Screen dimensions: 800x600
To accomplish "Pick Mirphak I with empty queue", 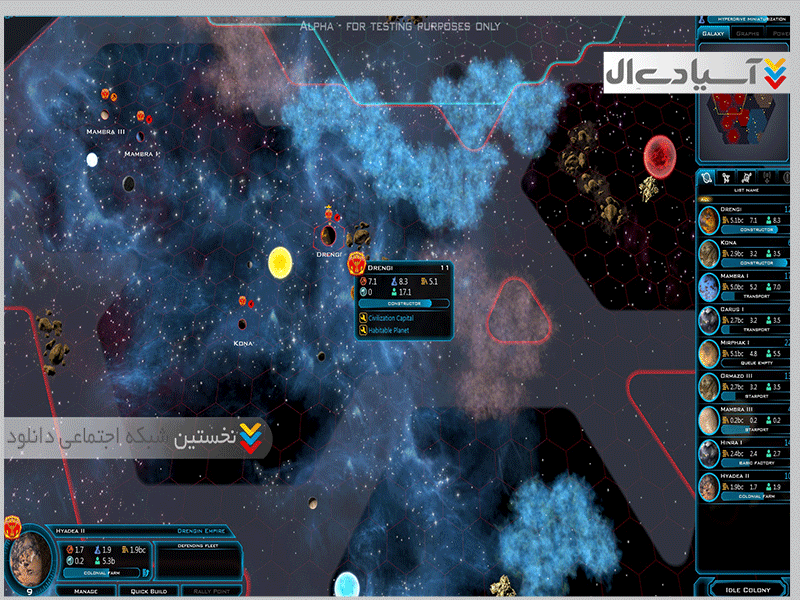I will click(745, 351).
